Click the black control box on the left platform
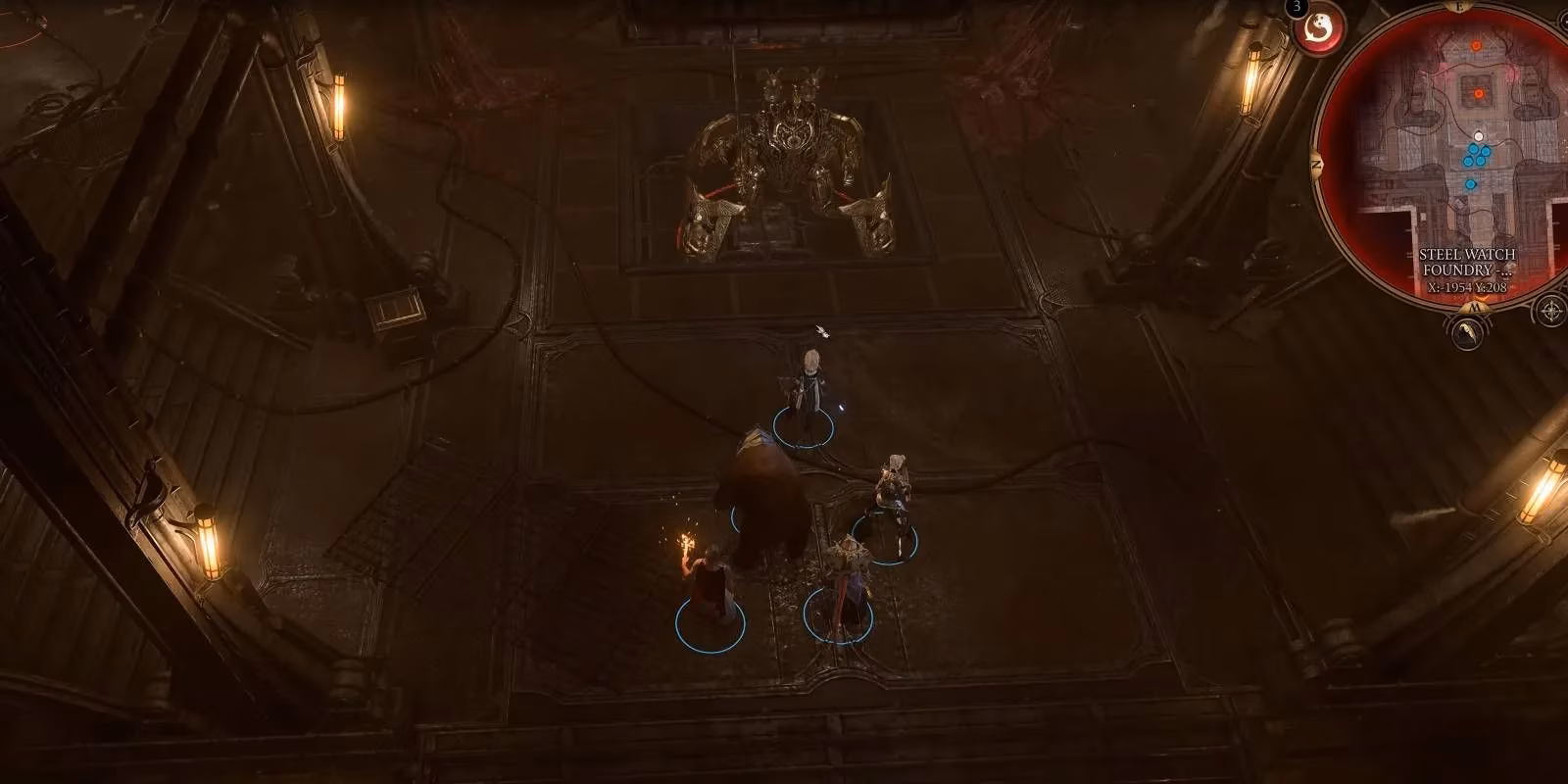This screenshot has width=1568, height=784. 395,314
